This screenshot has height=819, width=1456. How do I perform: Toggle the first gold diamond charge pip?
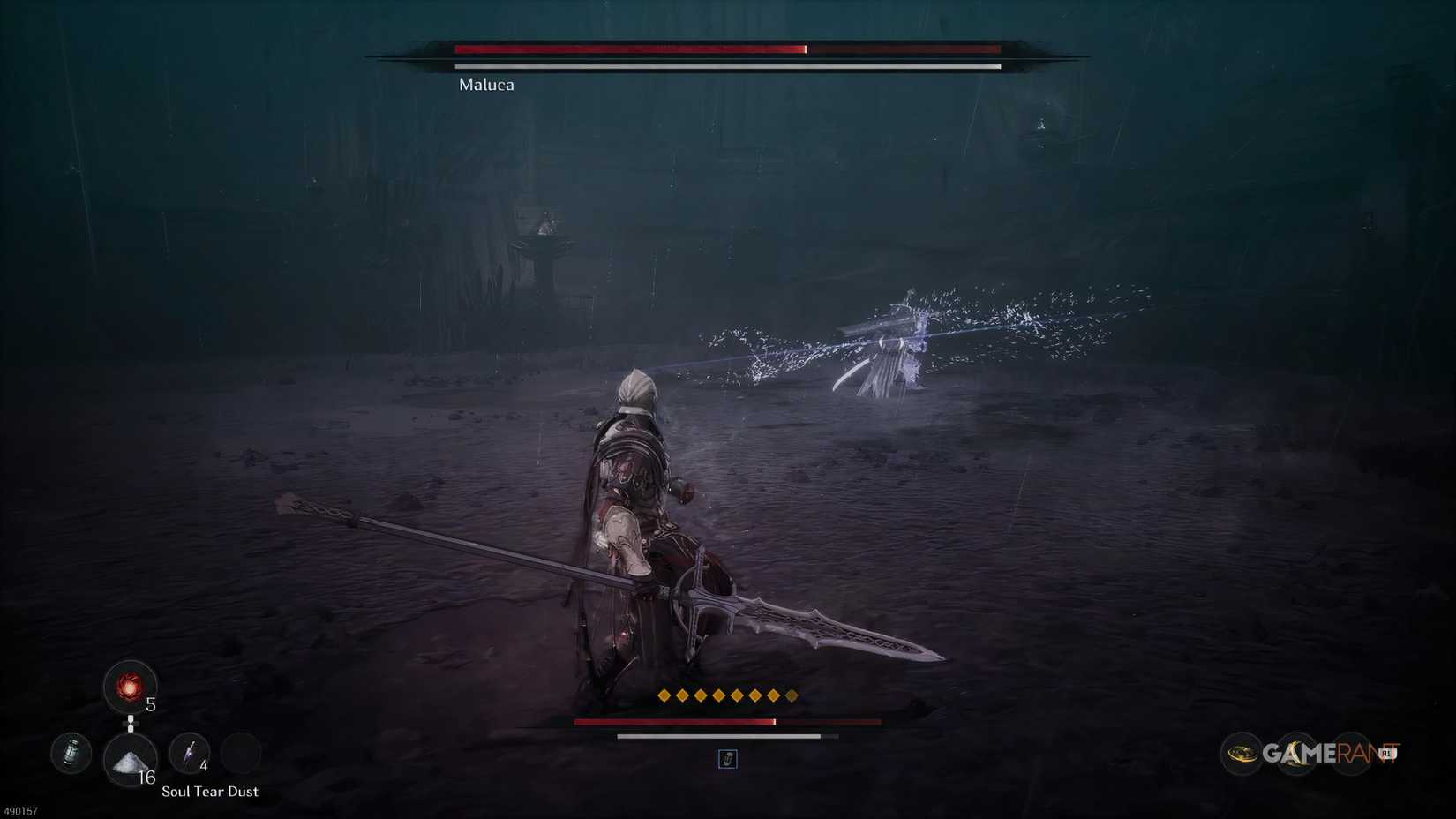pyautogui.click(x=664, y=695)
